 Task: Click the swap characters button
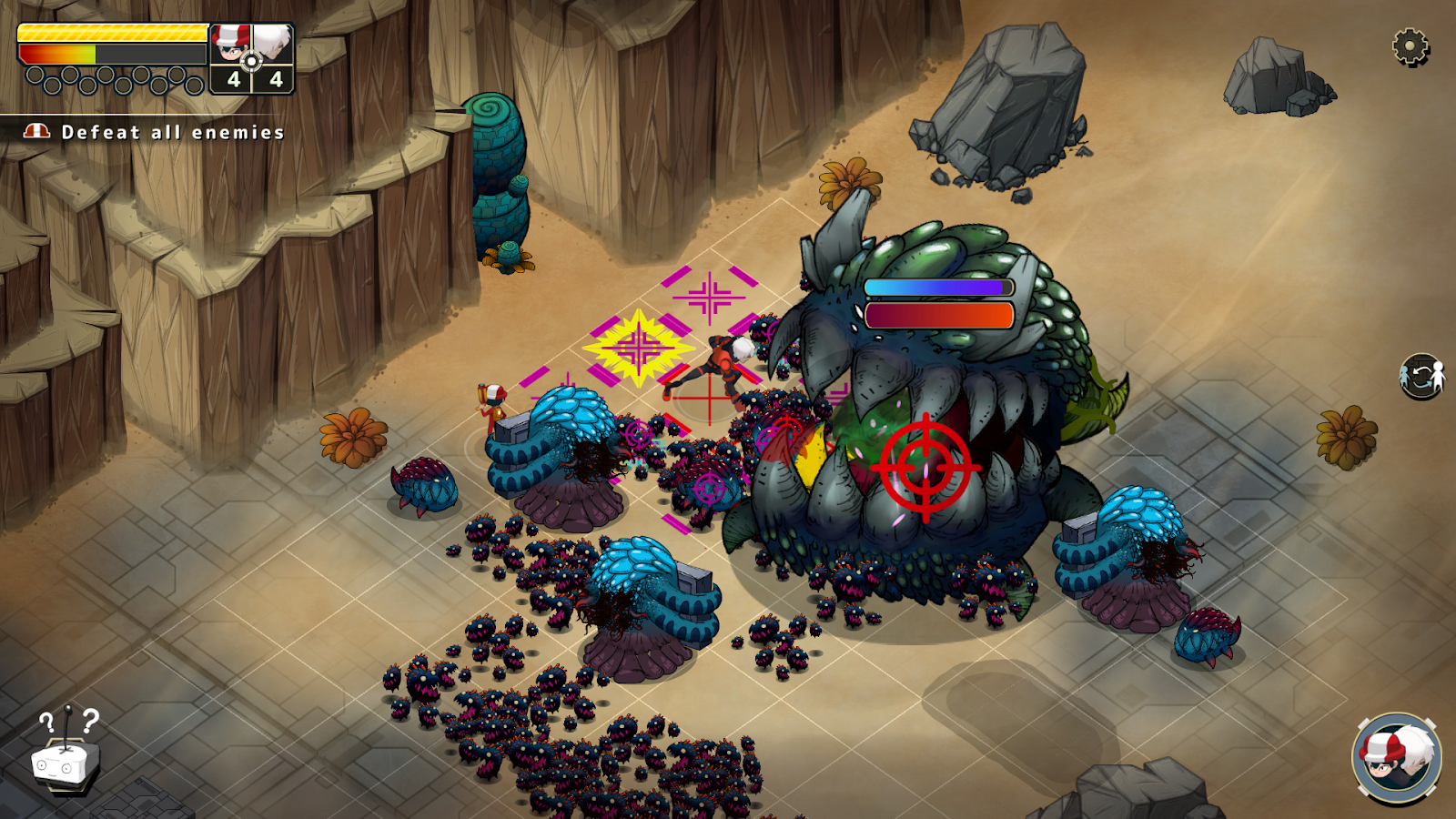[1421, 376]
